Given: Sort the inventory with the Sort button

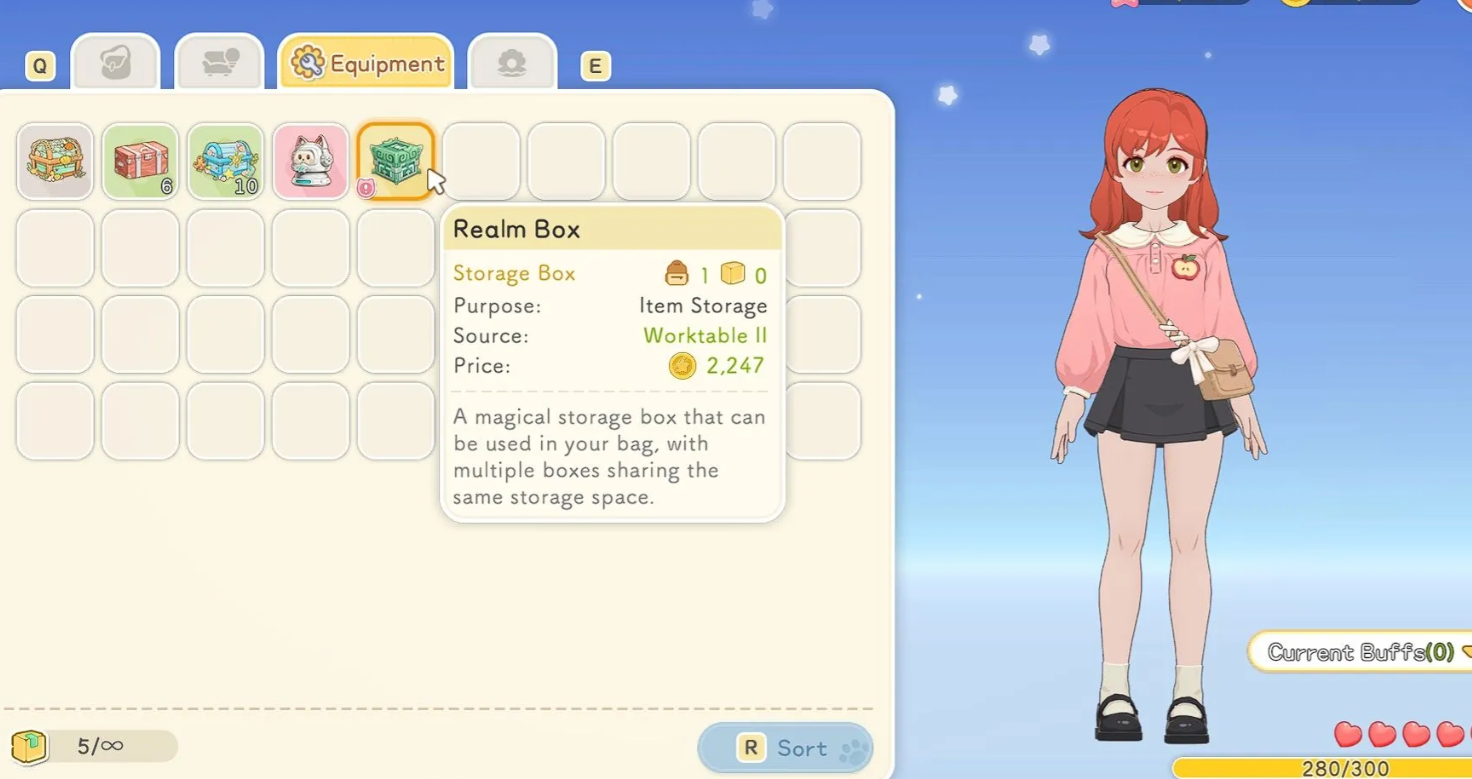Looking at the screenshot, I should (785, 748).
